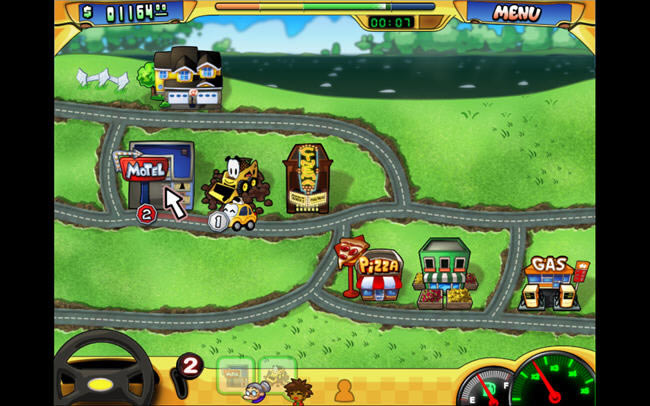Click the red number 2 route marker
This screenshot has width=650, height=406.
(146, 213)
